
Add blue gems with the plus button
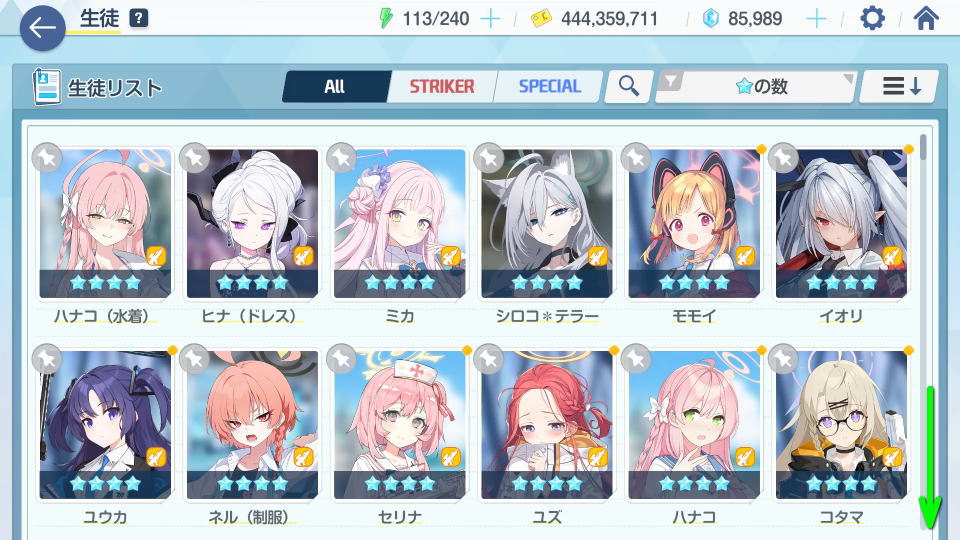(816, 18)
